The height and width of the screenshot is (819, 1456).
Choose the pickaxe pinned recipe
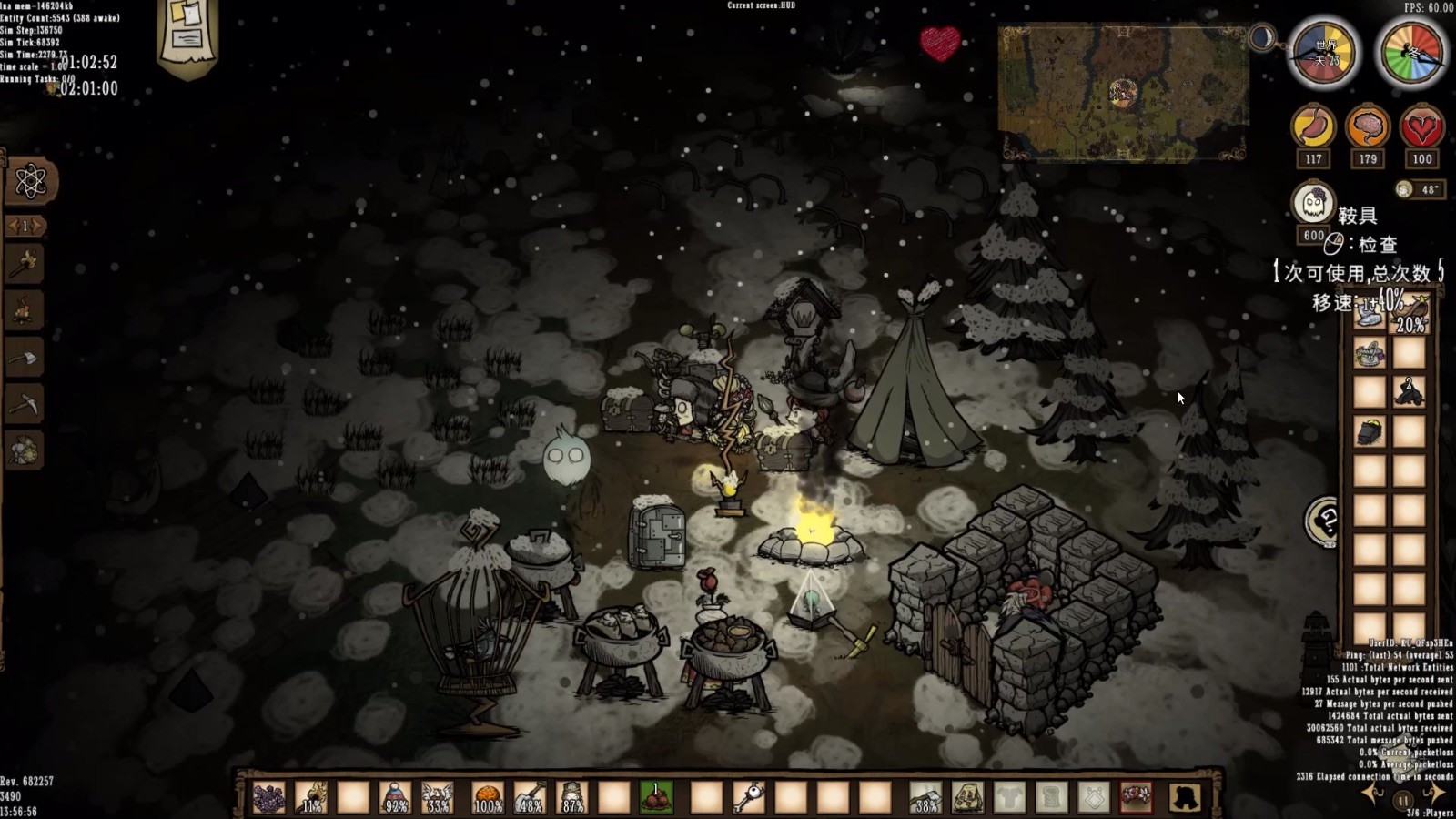point(25,405)
